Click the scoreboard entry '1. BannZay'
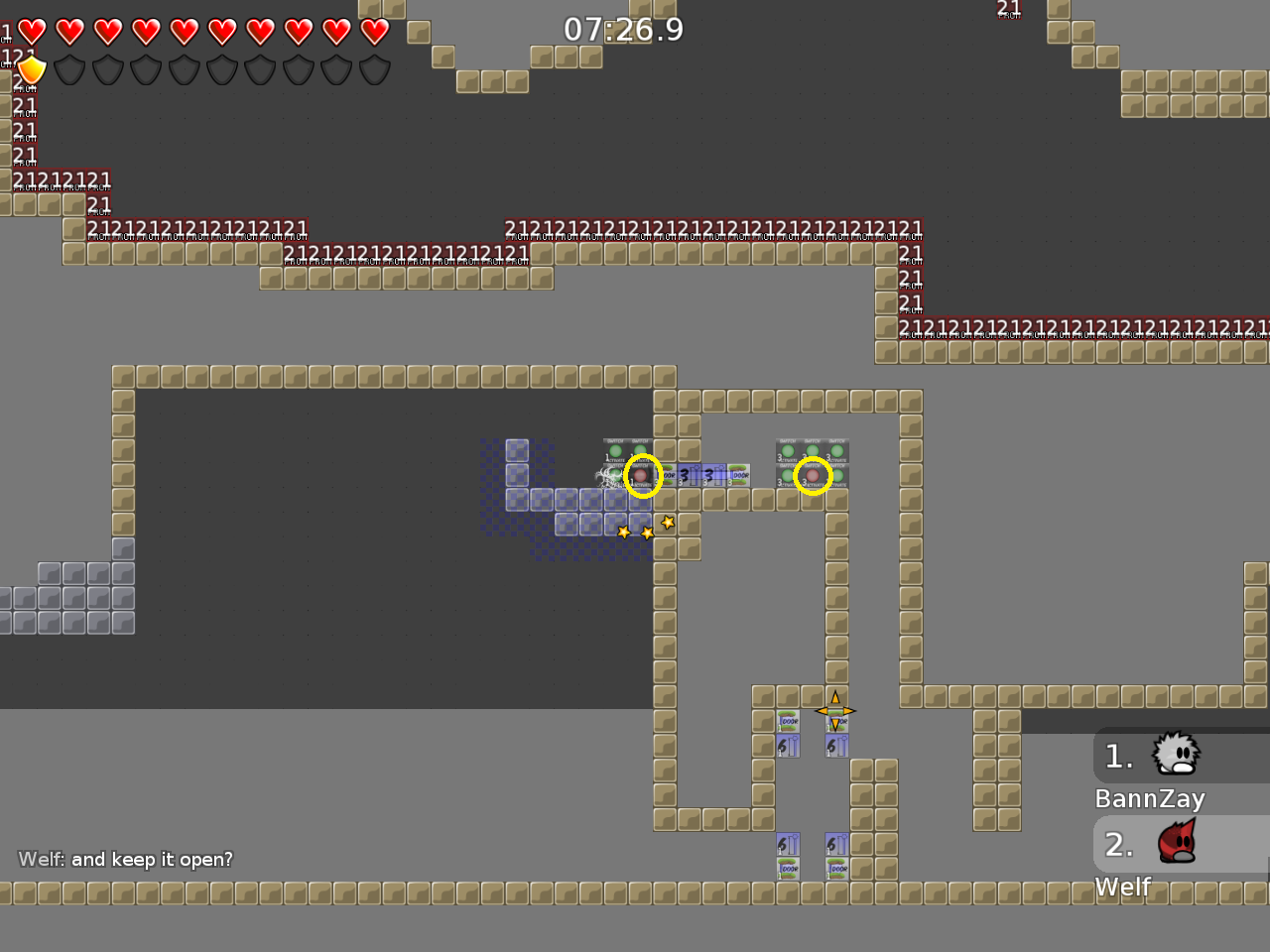 [x=1151, y=773]
